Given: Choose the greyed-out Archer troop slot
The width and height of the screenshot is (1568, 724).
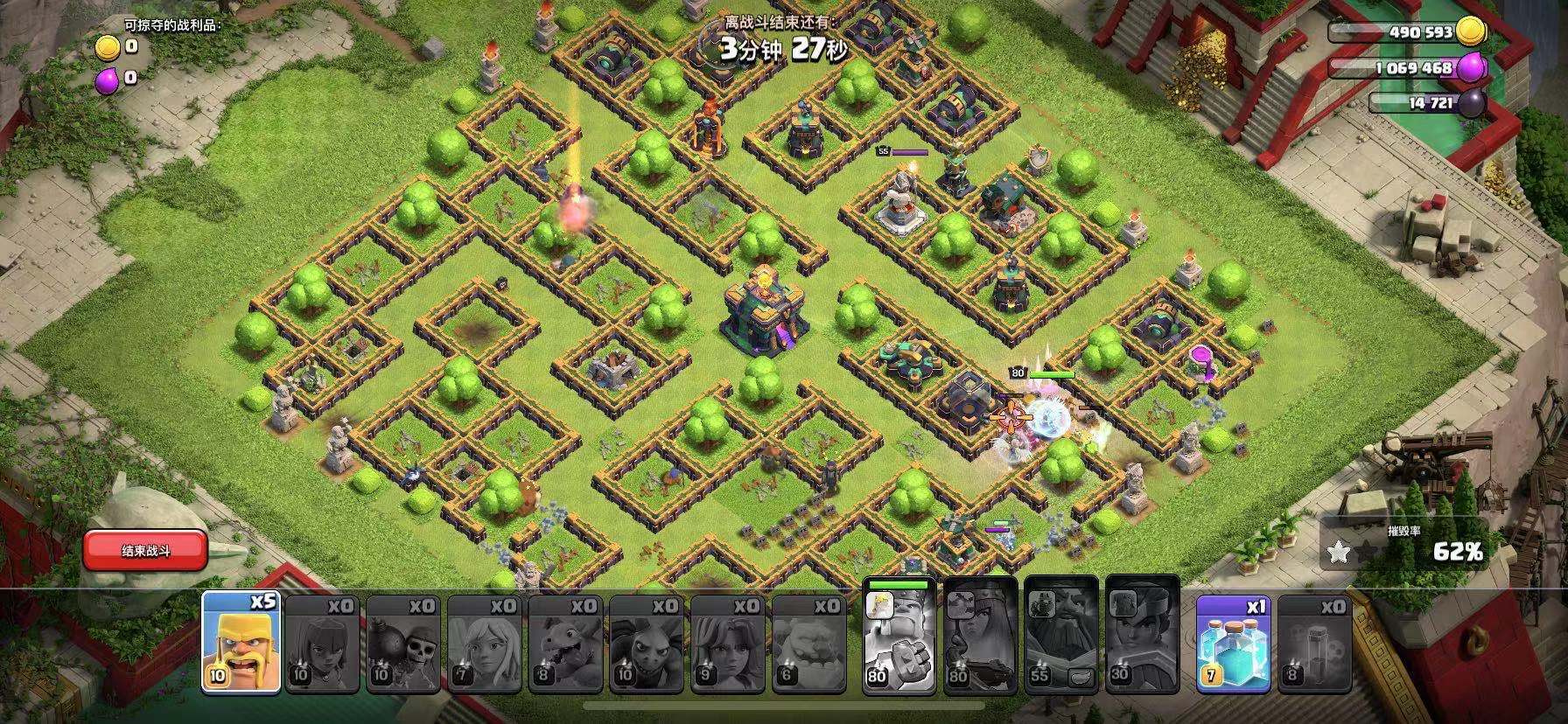Looking at the screenshot, I should coord(322,644).
